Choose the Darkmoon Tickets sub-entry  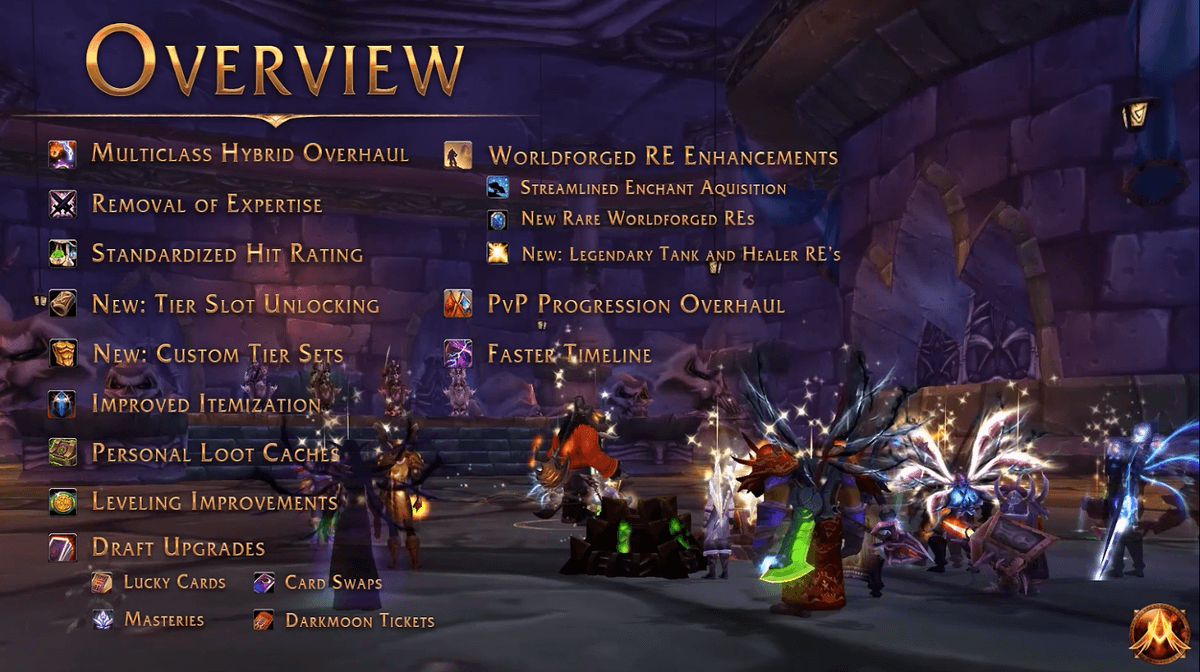click(359, 621)
